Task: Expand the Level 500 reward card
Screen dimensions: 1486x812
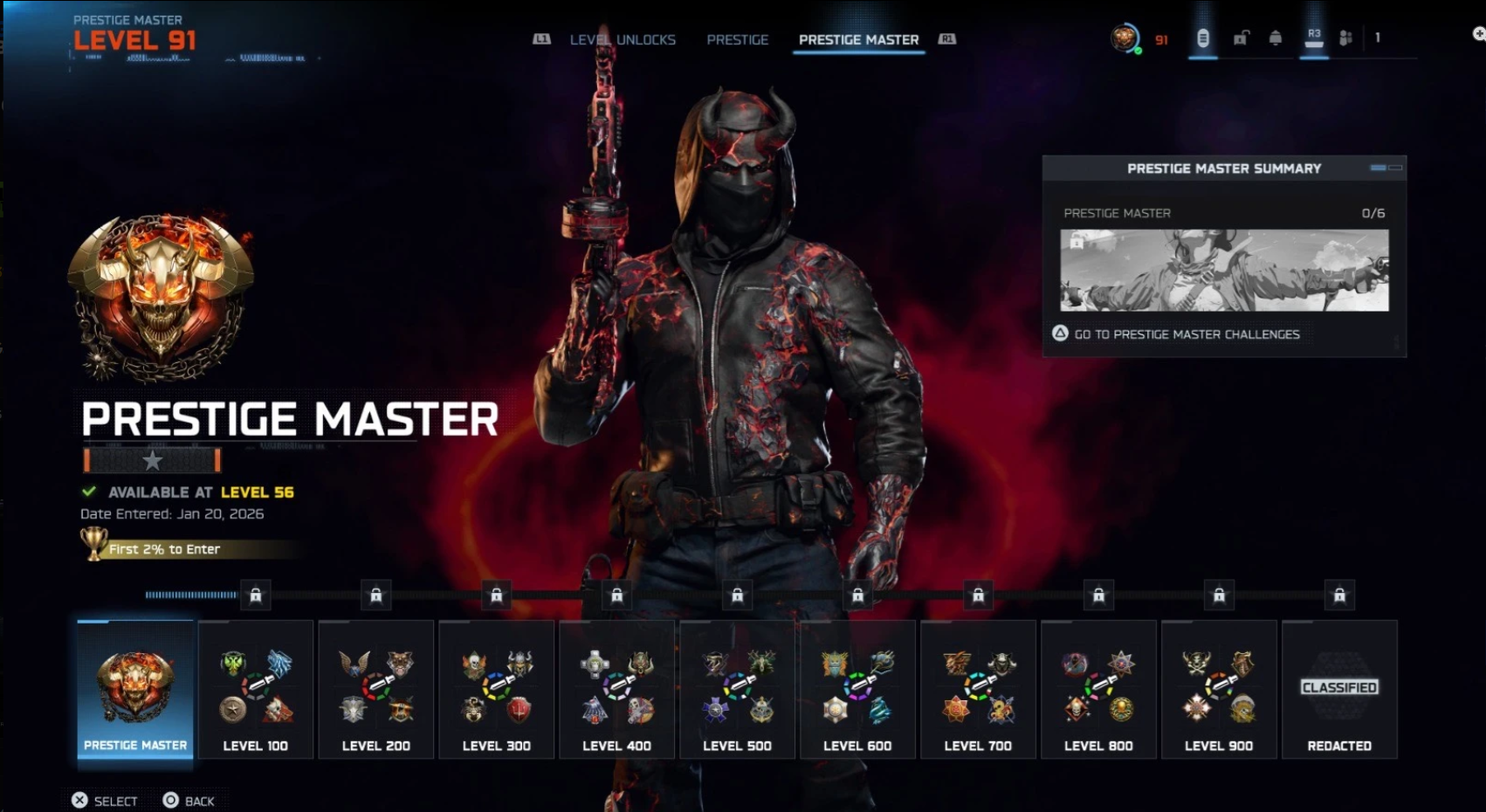Action: pyautogui.click(x=737, y=690)
